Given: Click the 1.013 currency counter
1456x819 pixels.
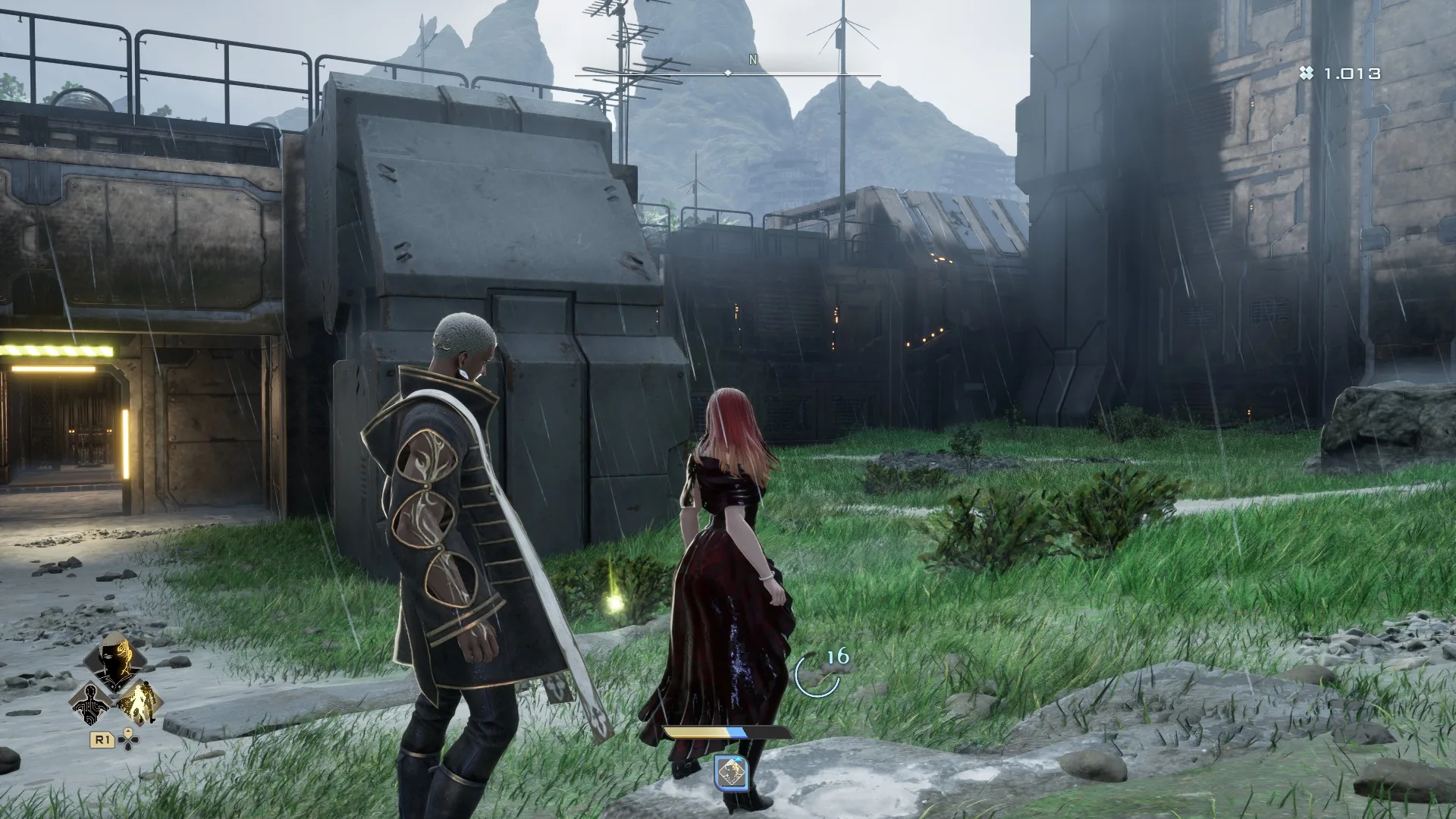Looking at the screenshot, I should pos(1351,73).
